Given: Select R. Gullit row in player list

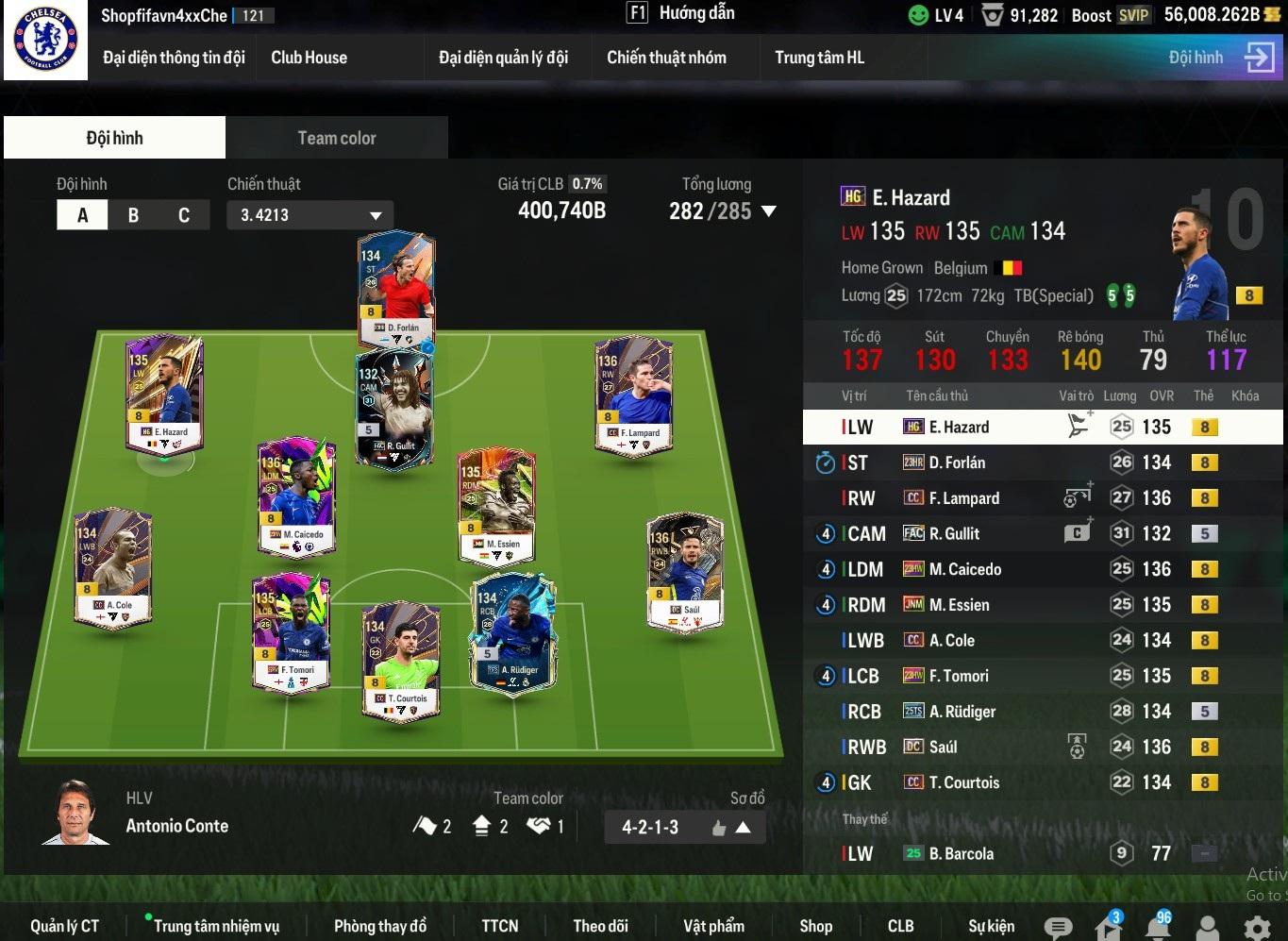Looking at the screenshot, I should tap(1038, 534).
